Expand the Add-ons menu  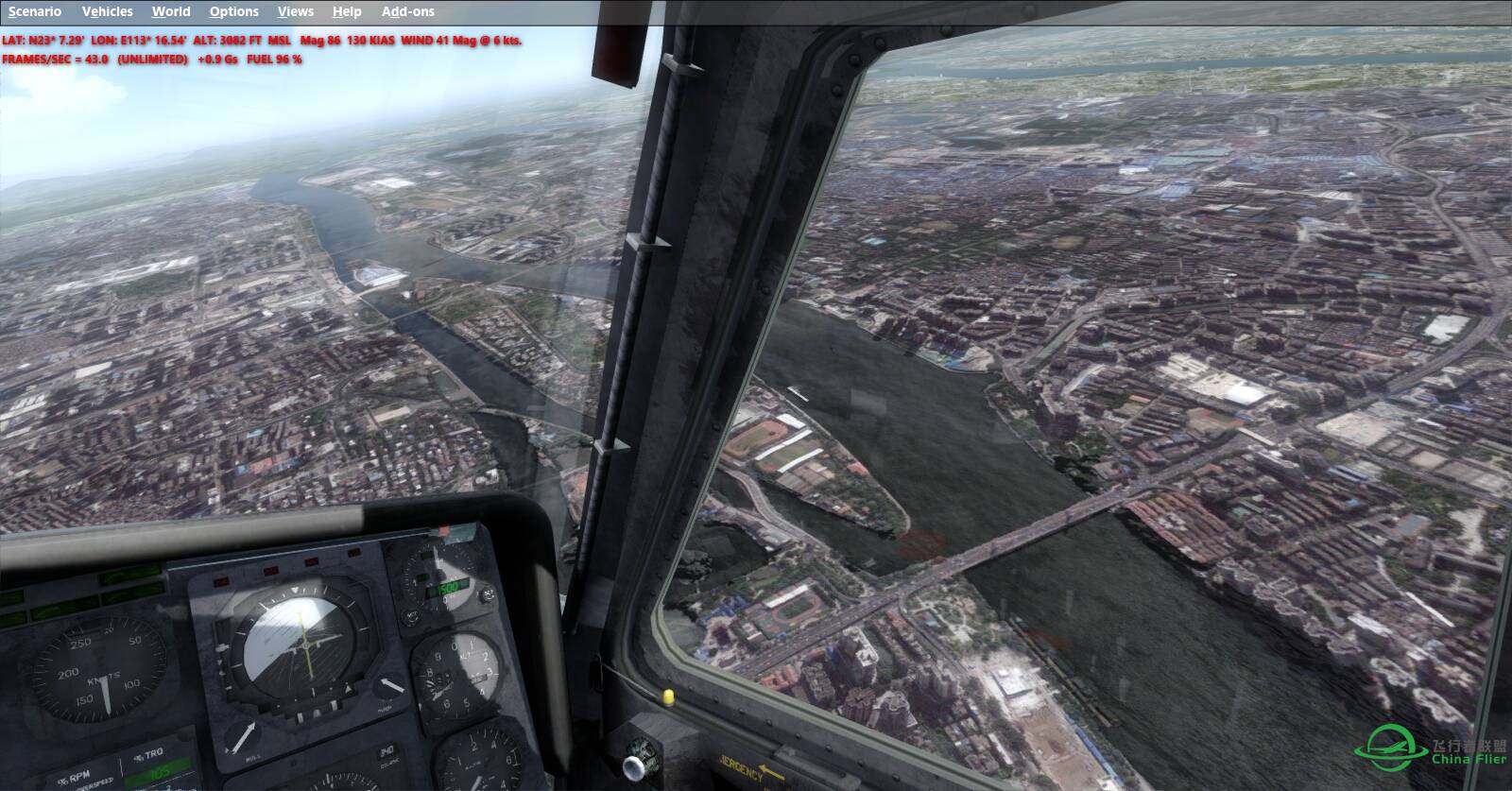click(408, 11)
